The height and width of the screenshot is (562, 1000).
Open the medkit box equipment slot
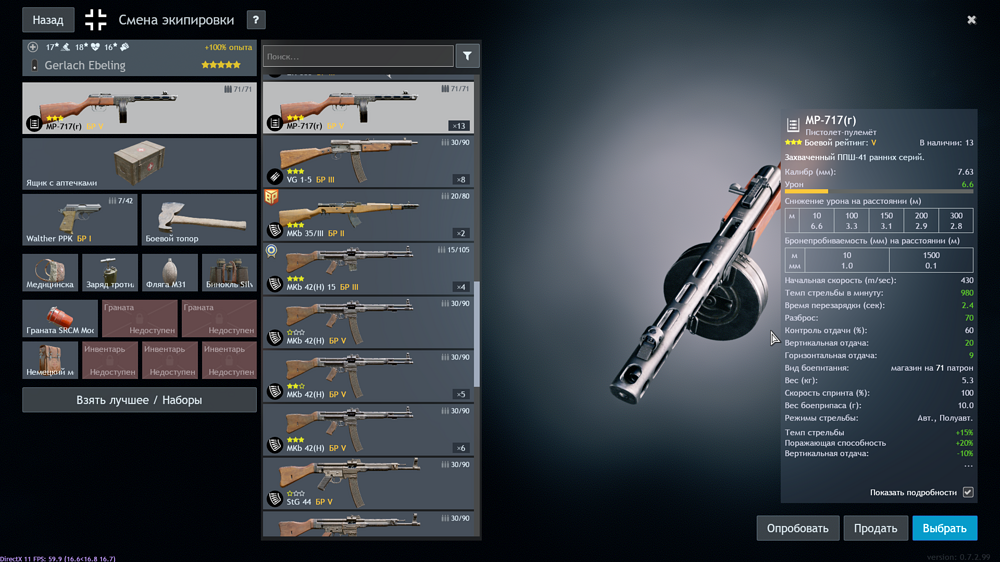point(140,164)
